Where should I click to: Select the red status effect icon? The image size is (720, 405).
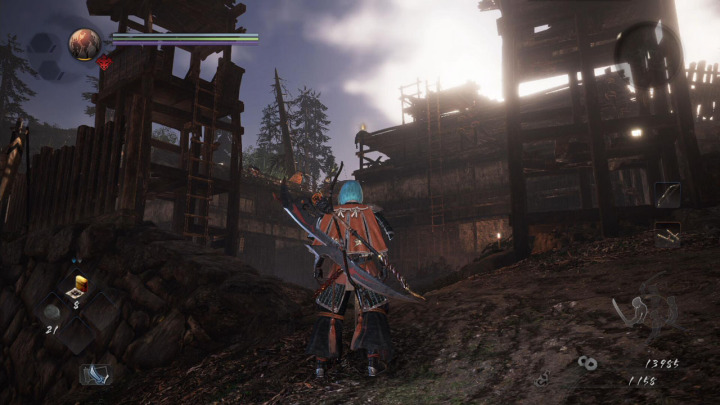tap(103, 62)
